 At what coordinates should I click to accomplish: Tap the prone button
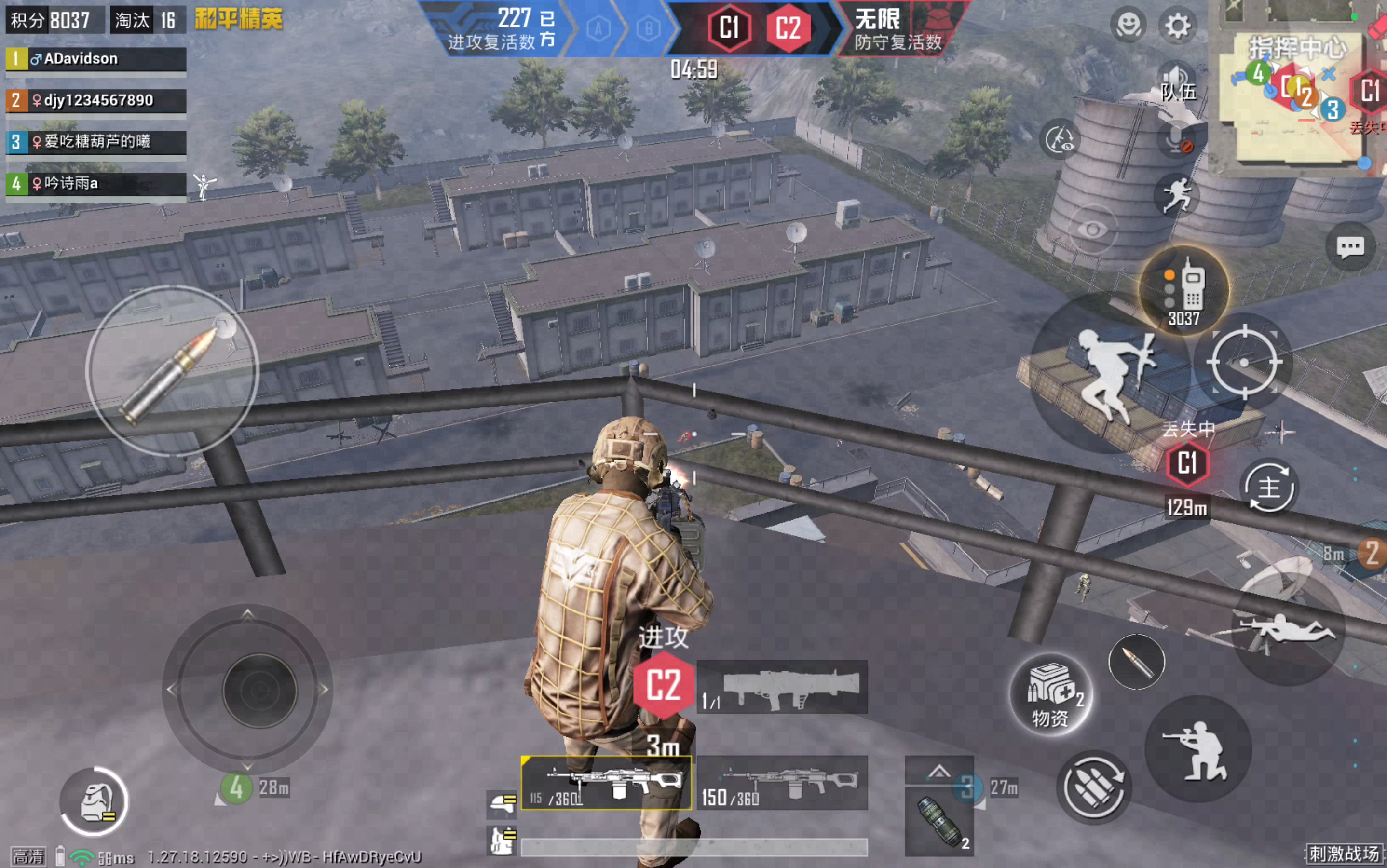pyautogui.click(x=1289, y=632)
